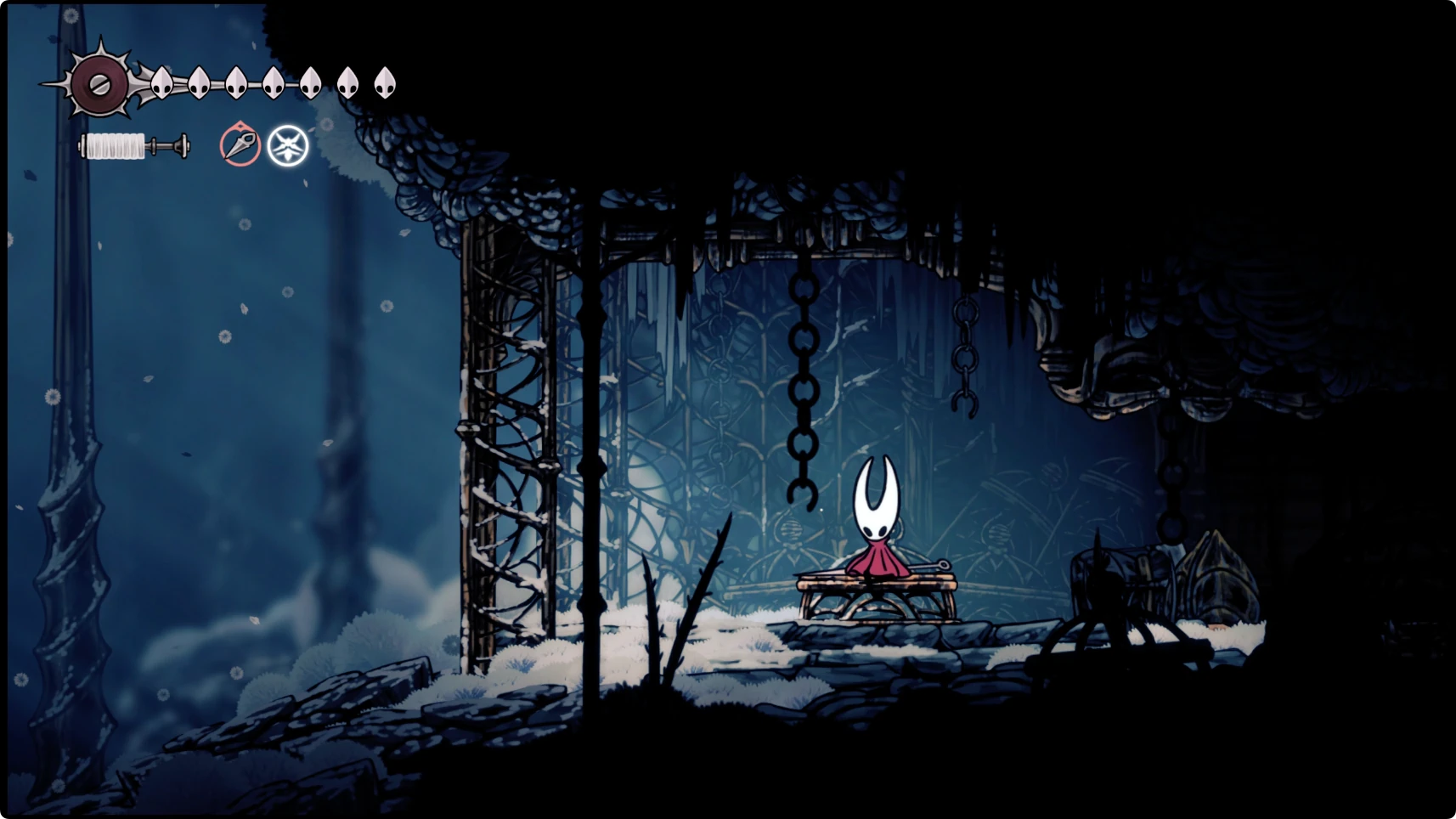Select the Straight Pin tool icon
This screenshot has height=819, width=1456.
240,145
